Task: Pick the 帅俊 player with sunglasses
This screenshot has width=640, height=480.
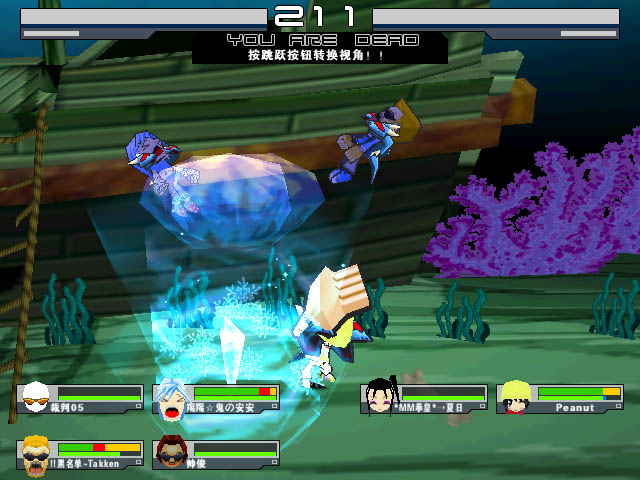Action: pos(172,455)
